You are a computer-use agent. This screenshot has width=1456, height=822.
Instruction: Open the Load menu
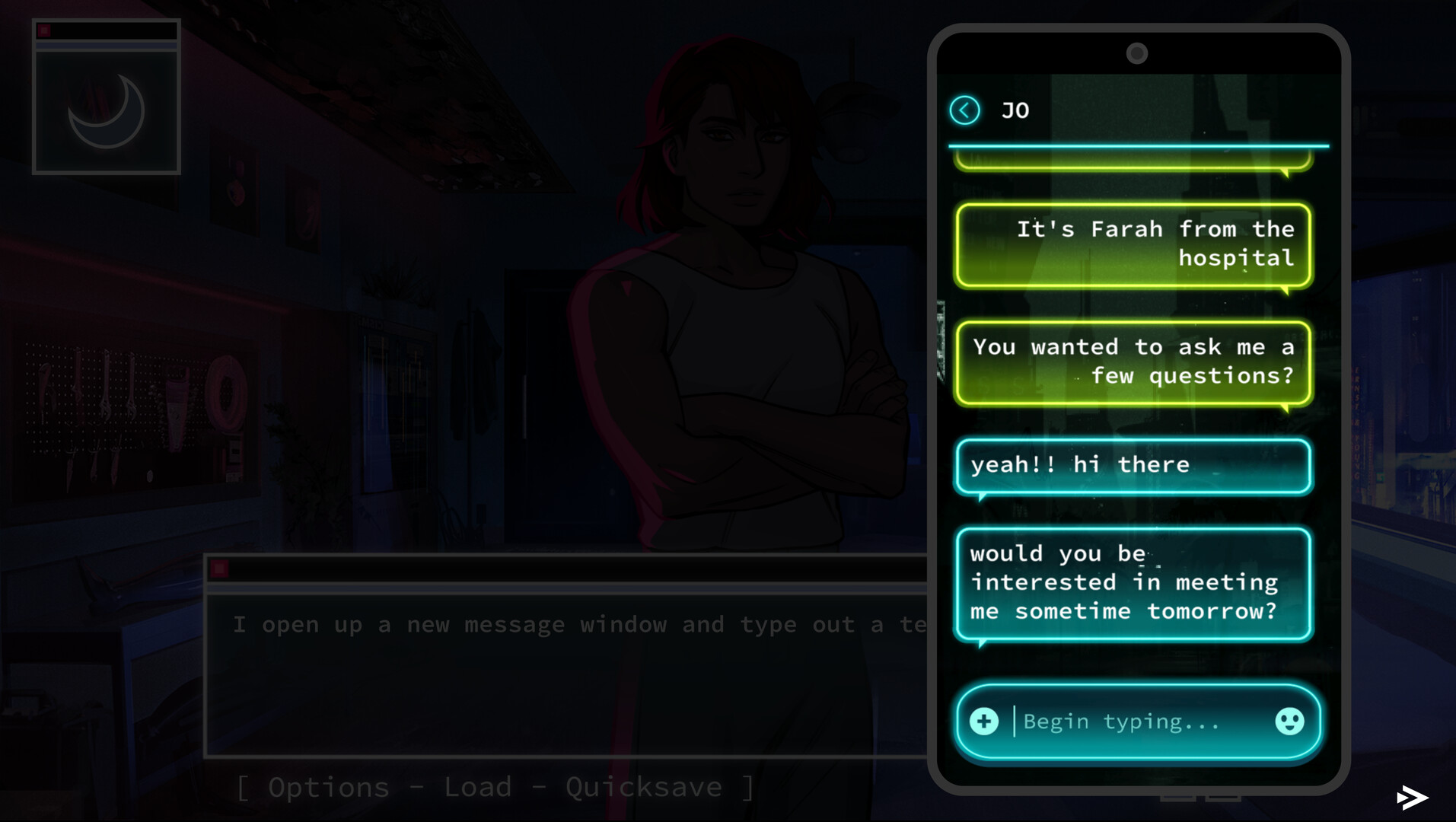click(476, 786)
